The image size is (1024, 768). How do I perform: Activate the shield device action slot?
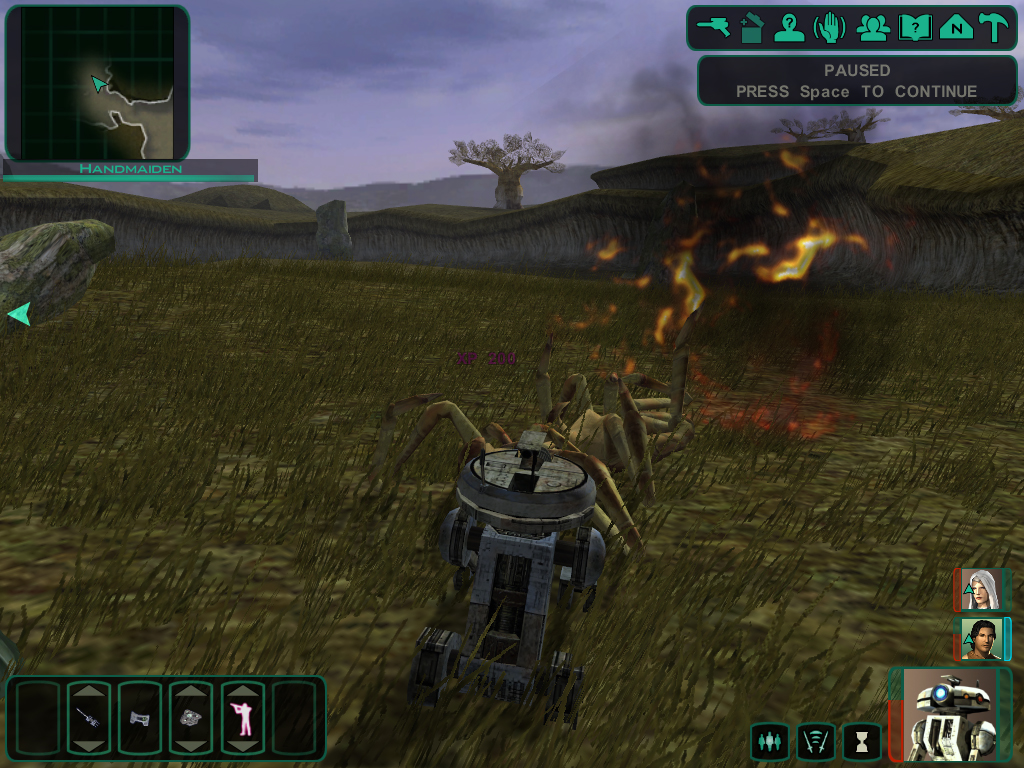click(x=139, y=717)
